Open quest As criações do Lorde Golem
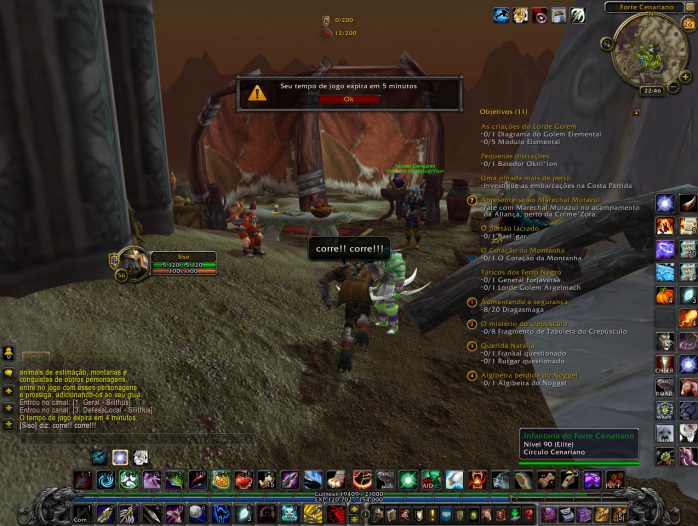Viewport: 698px width, 526px height. [x=528, y=127]
